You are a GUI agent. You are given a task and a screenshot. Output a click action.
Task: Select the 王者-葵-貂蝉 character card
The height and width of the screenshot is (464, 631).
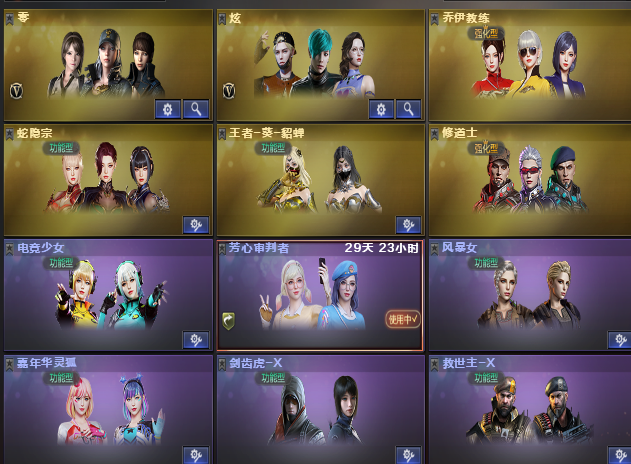(320, 178)
